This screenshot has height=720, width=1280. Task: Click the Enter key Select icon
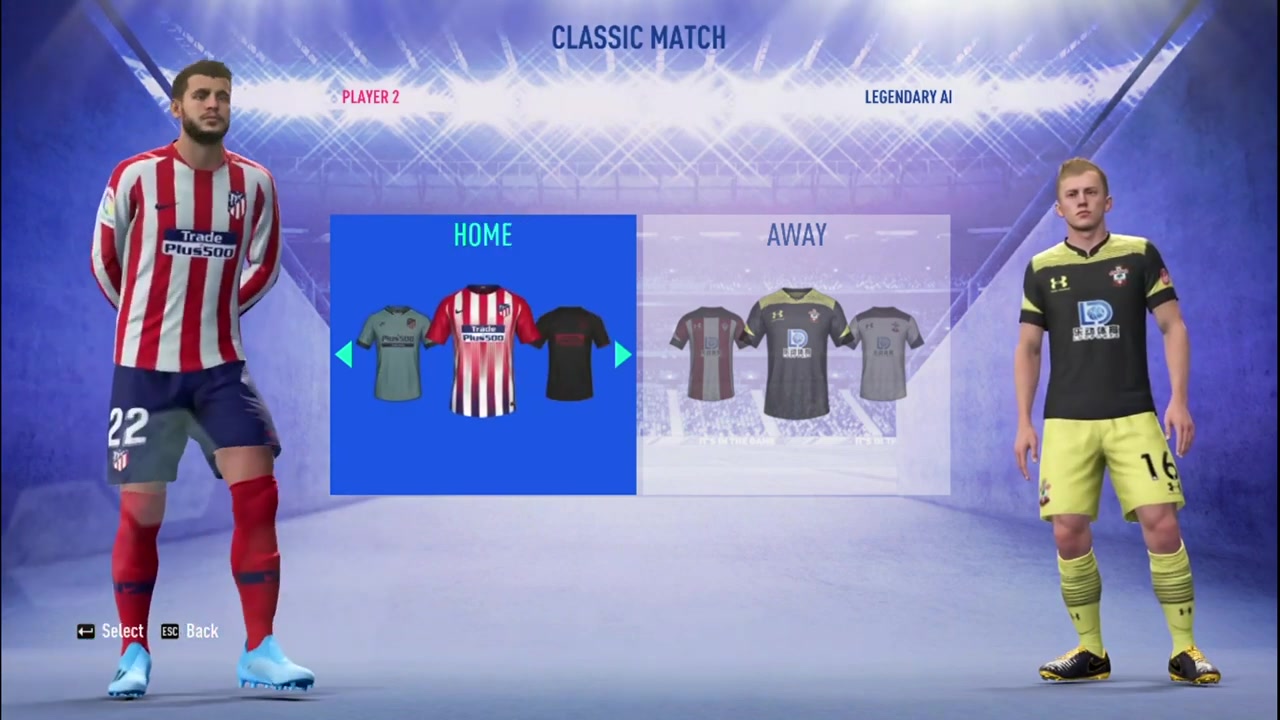[86, 631]
